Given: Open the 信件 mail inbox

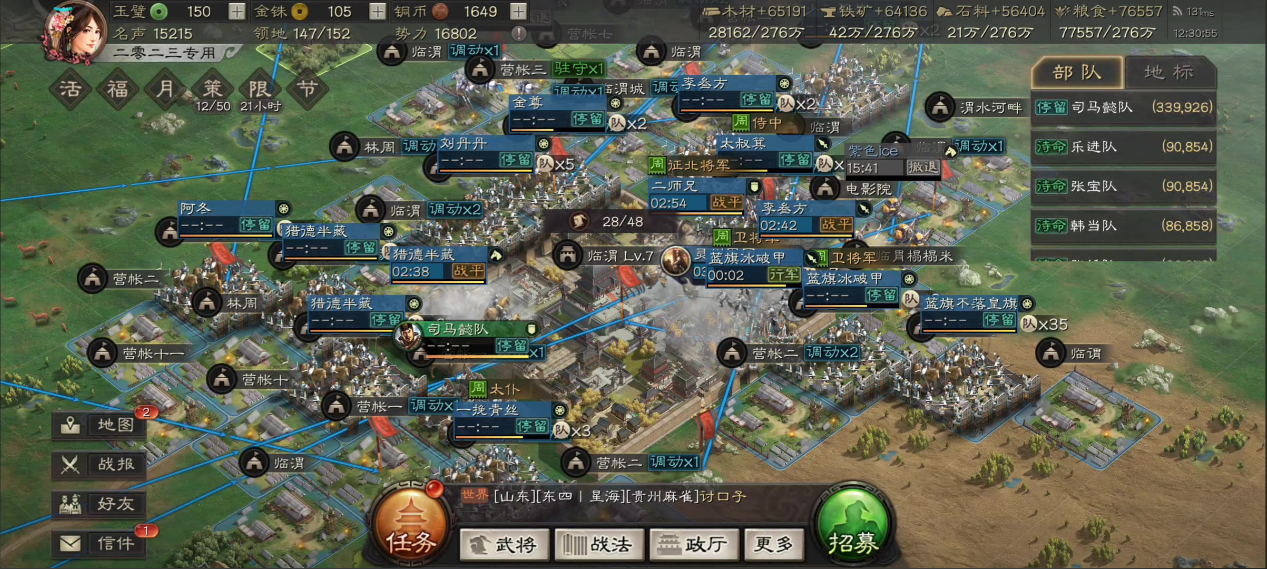Looking at the screenshot, I should [100, 544].
